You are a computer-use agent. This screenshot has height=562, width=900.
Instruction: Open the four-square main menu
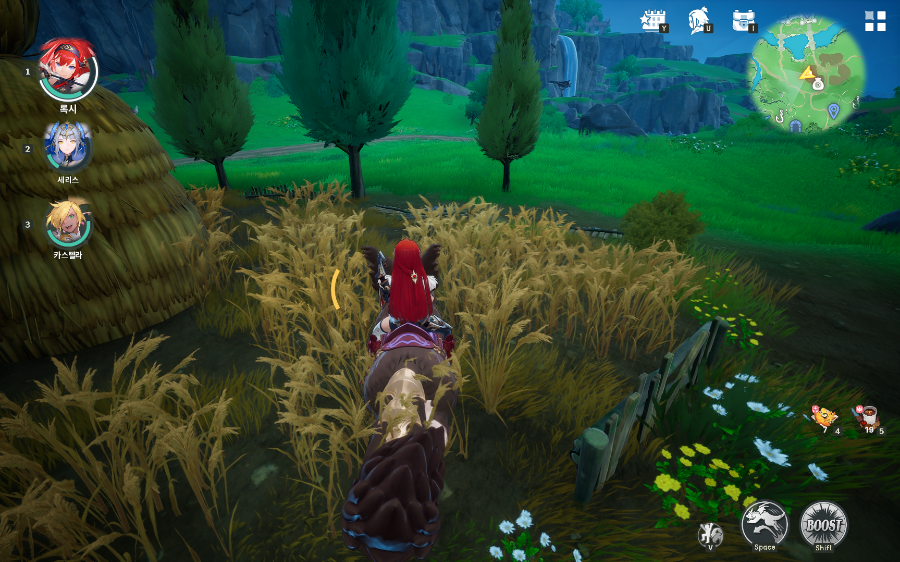tap(875, 22)
